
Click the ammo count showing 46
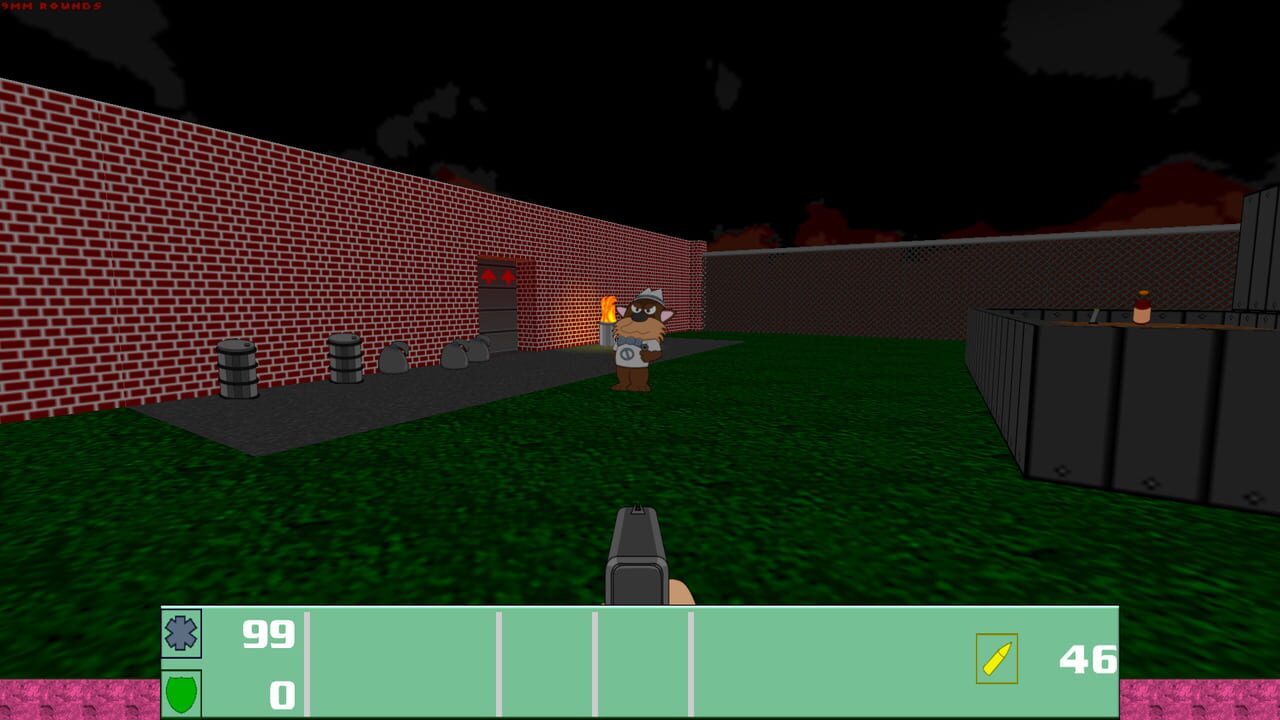point(1090,660)
